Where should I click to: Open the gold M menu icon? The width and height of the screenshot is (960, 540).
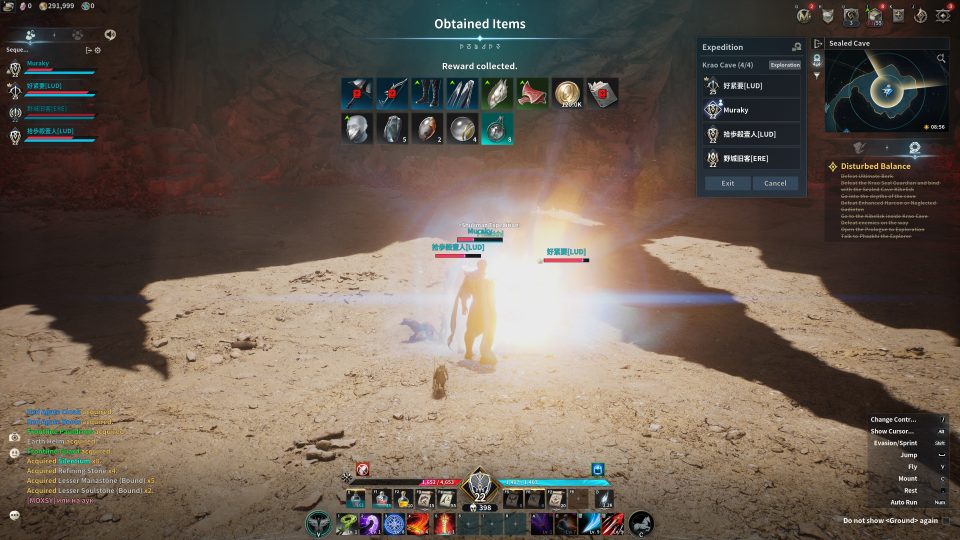tap(804, 15)
